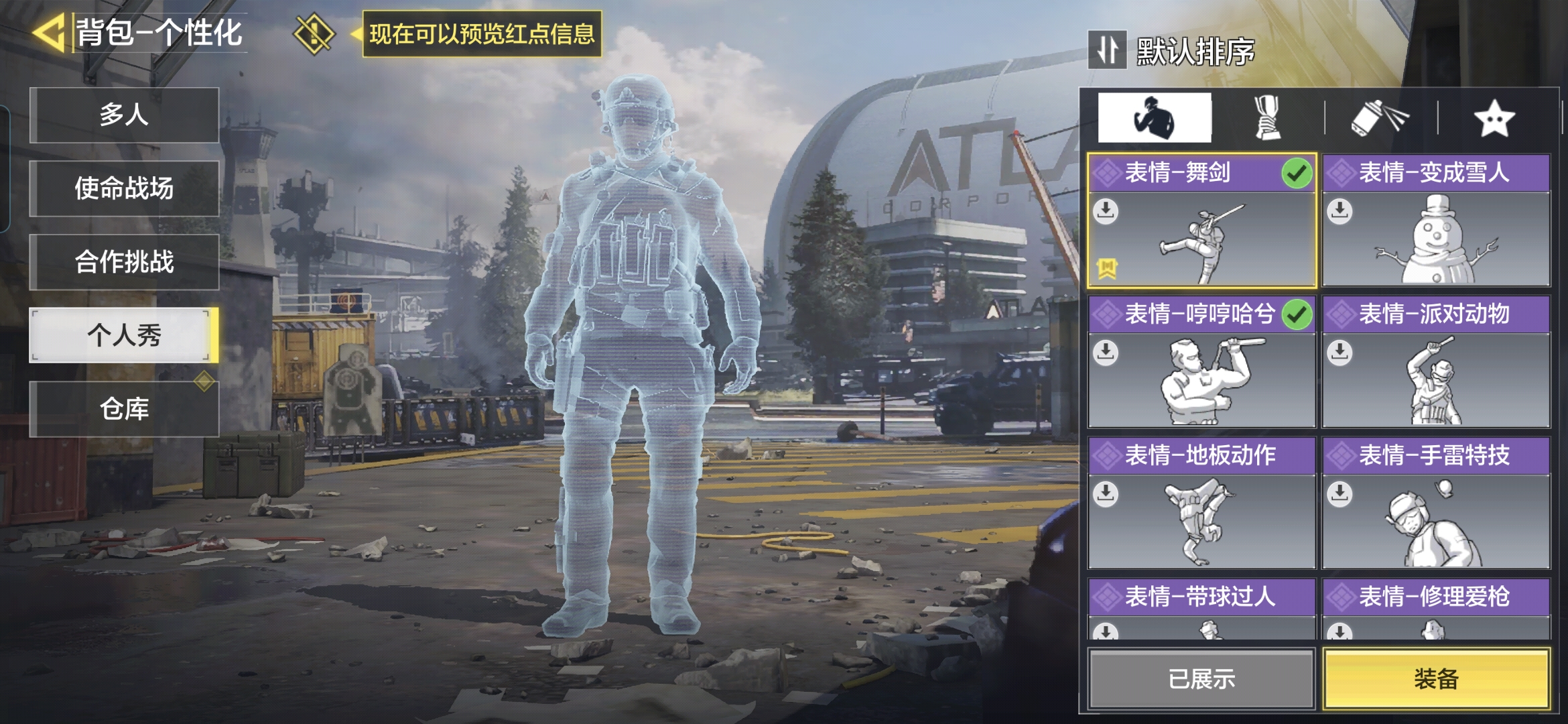Go back using the yellow arrow
The image size is (1568, 724).
tap(48, 33)
